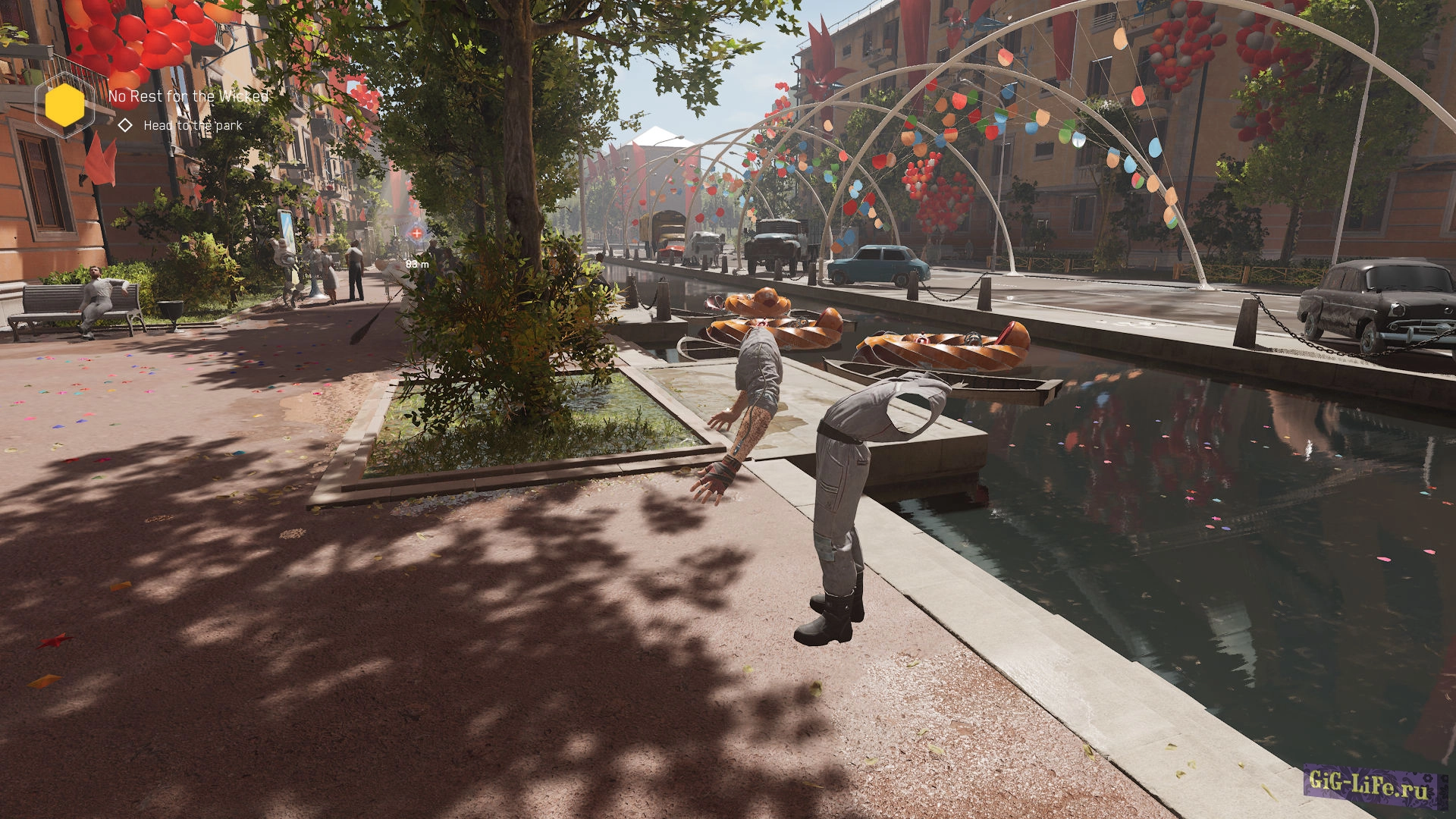Click the "Head to the park" objective

(193, 125)
